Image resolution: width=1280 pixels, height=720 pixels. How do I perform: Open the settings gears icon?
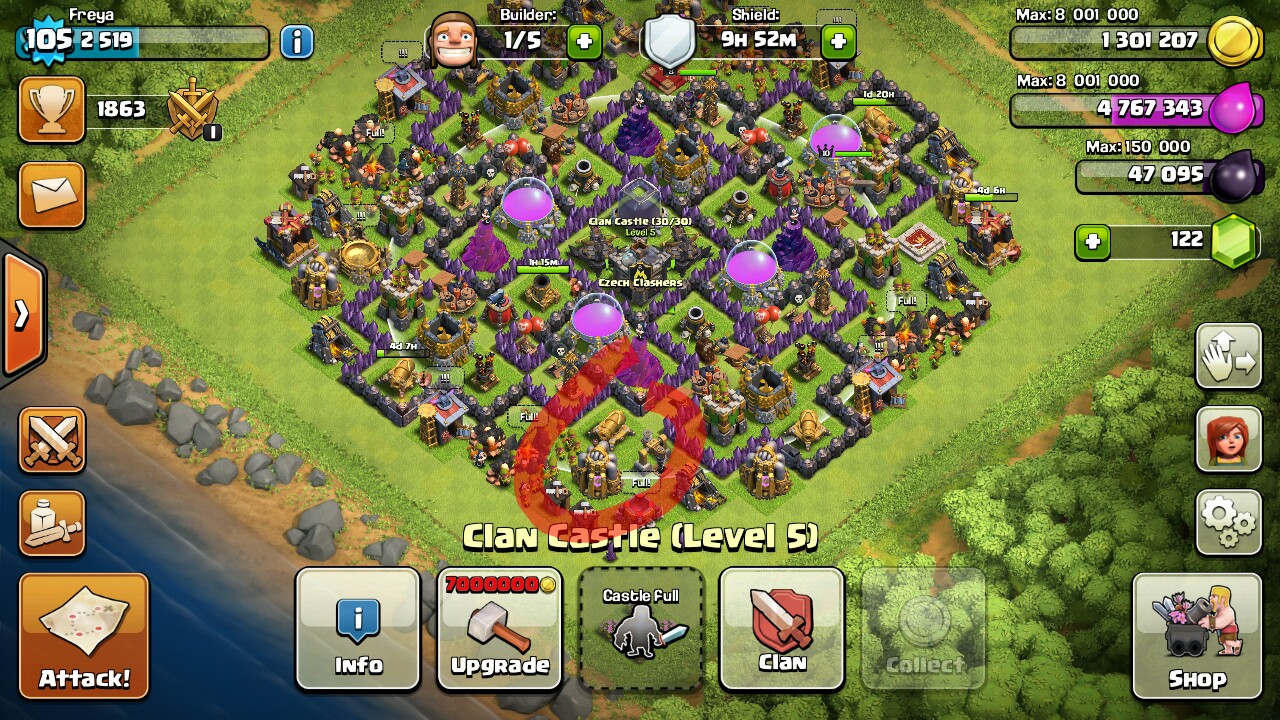point(1228,522)
